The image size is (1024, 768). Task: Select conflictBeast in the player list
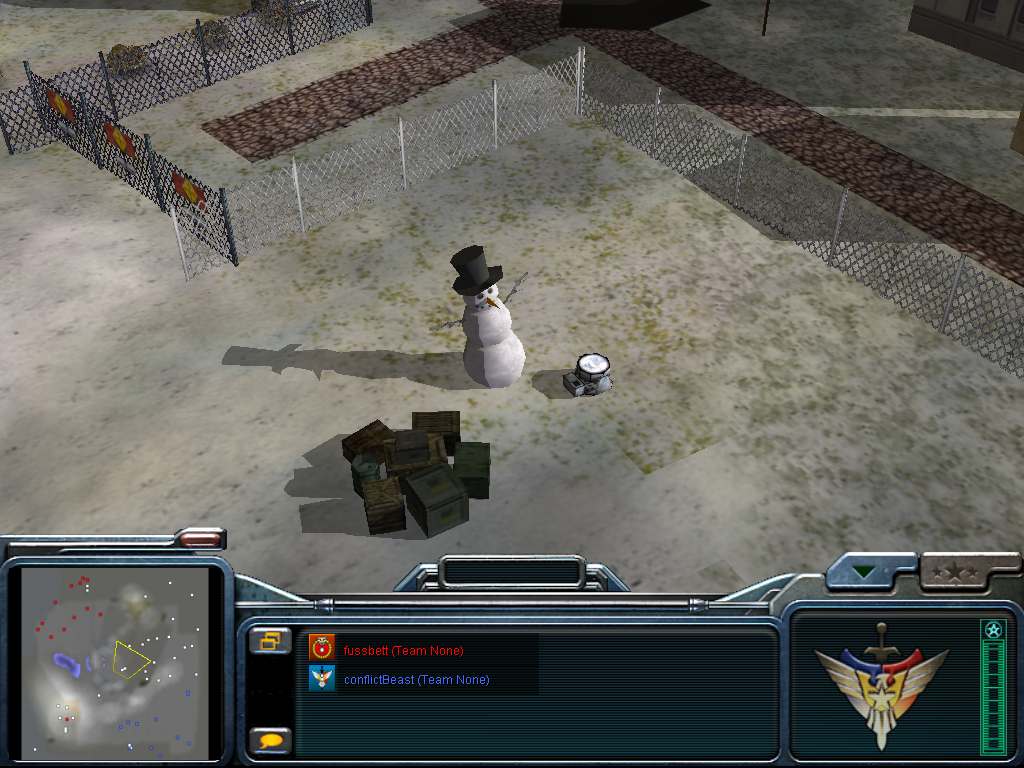point(415,680)
